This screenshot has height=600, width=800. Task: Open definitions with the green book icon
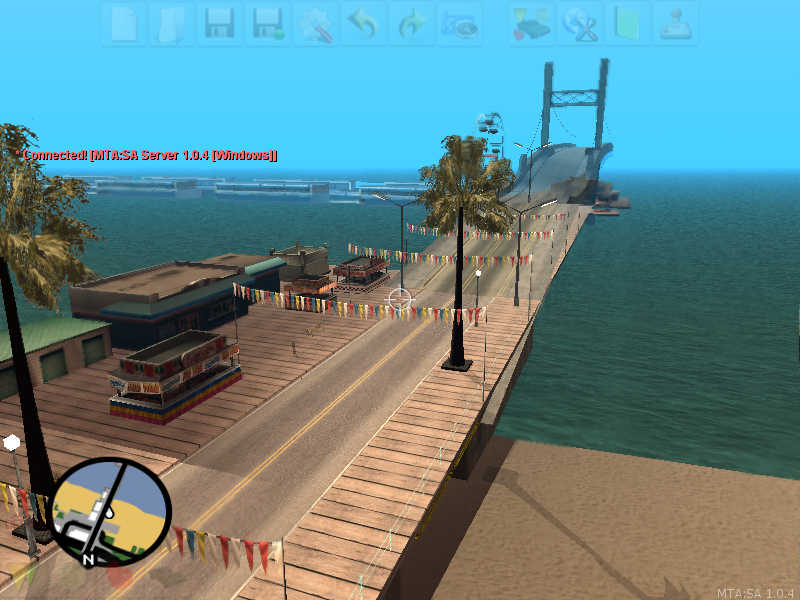pyautogui.click(x=628, y=24)
